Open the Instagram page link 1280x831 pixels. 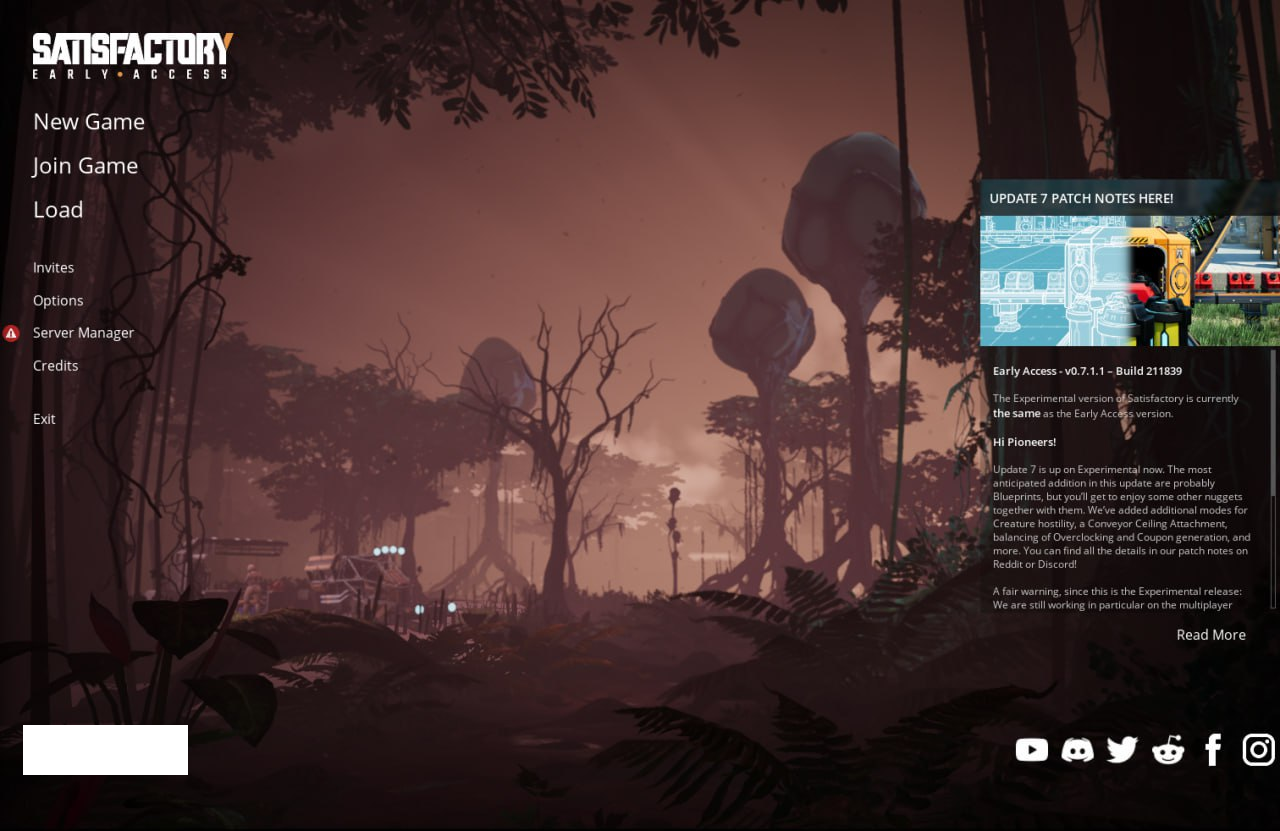tap(1258, 750)
